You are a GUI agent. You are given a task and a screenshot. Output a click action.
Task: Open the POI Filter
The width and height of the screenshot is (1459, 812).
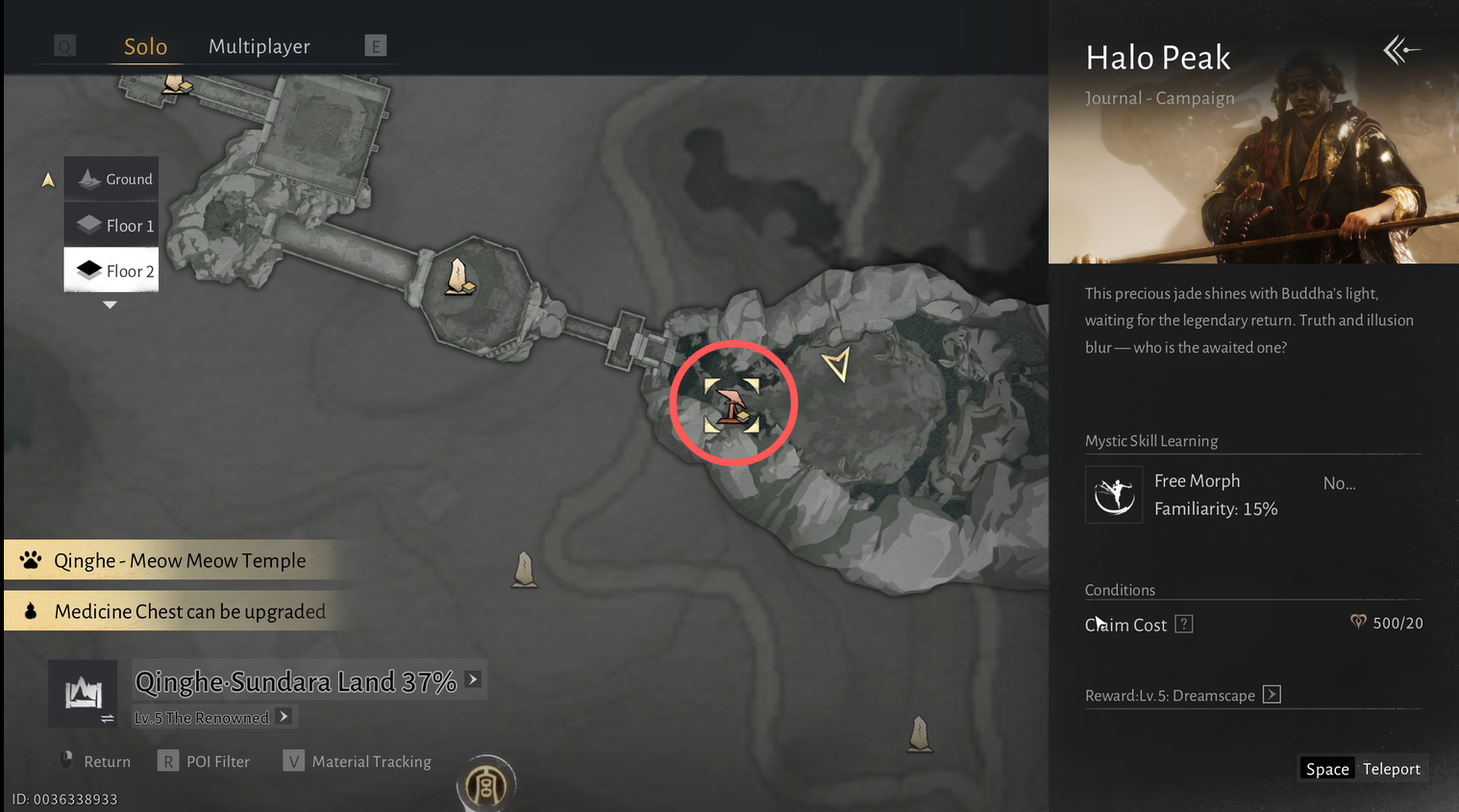click(205, 762)
